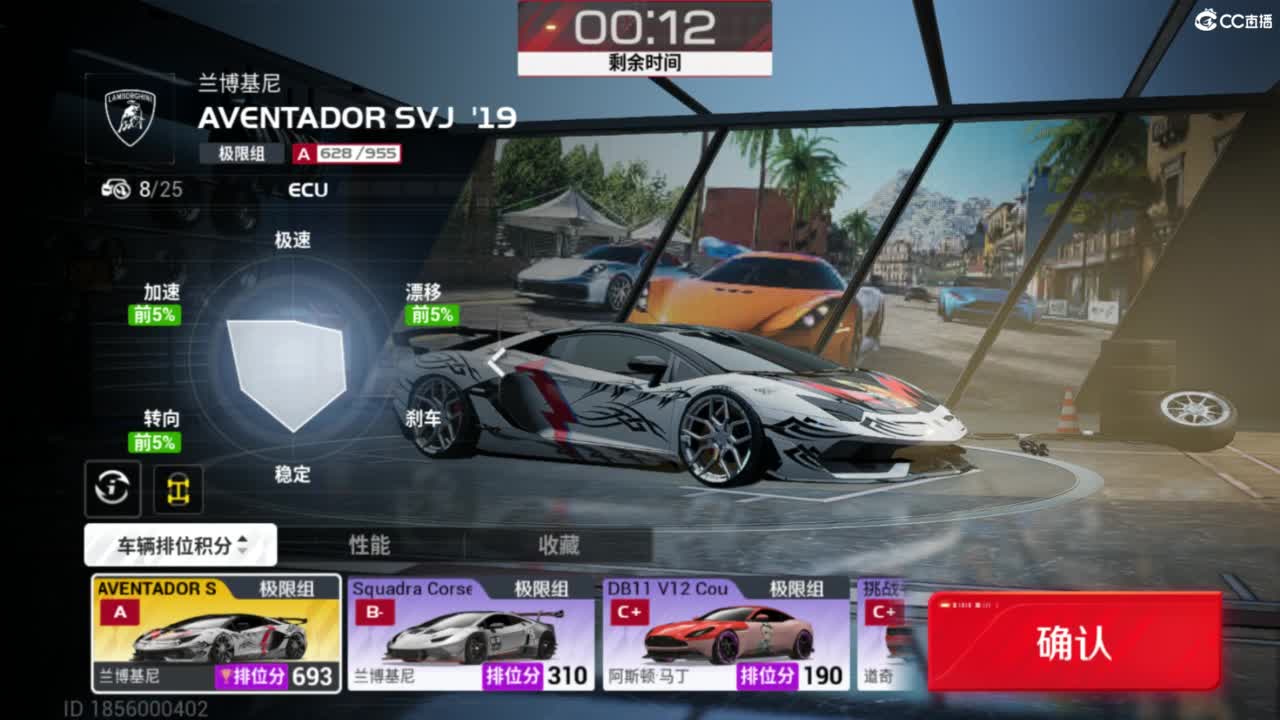Open the yellow car chassis tuning icon

click(x=178, y=489)
